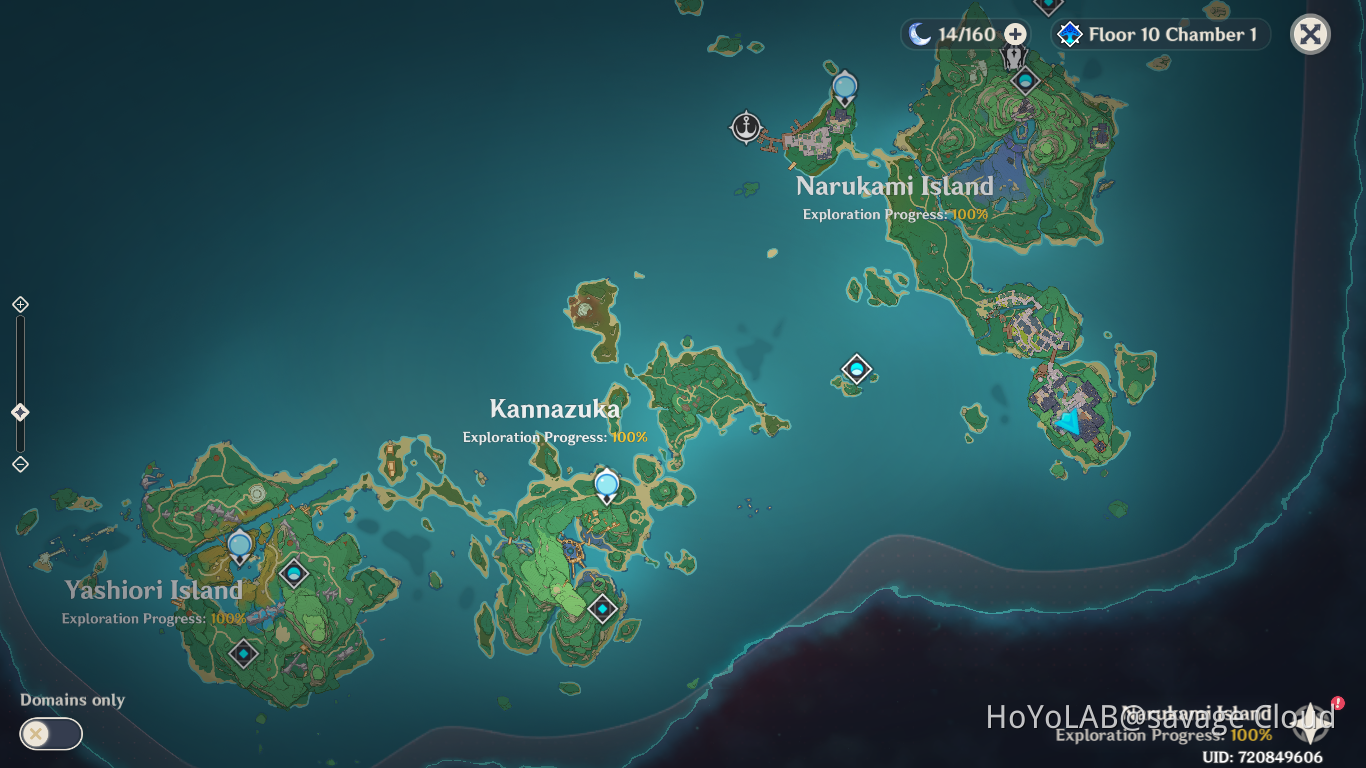The height and width of the screenshot is (768, 1366).
Task: Select the anchor icon near Ritou harbor
Action: click(x=746, y=128)
